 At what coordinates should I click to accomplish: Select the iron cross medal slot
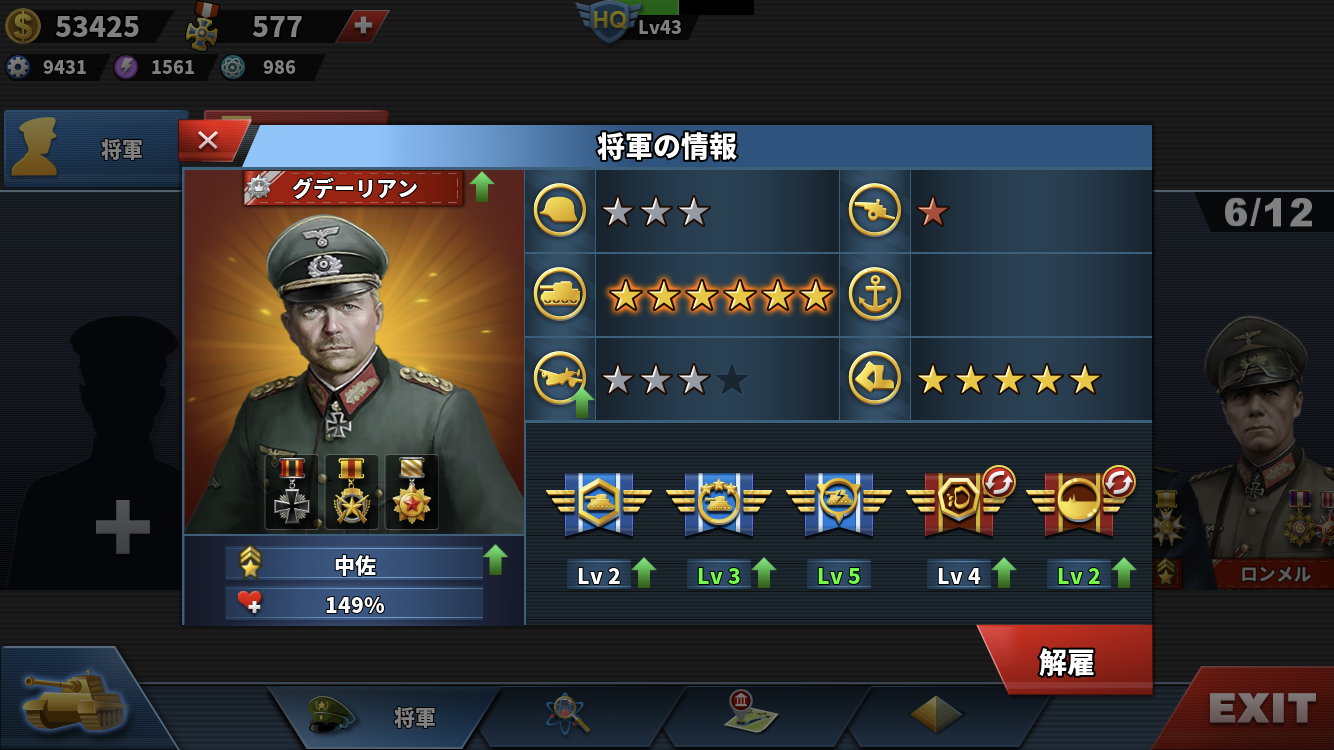pos(291,491)
